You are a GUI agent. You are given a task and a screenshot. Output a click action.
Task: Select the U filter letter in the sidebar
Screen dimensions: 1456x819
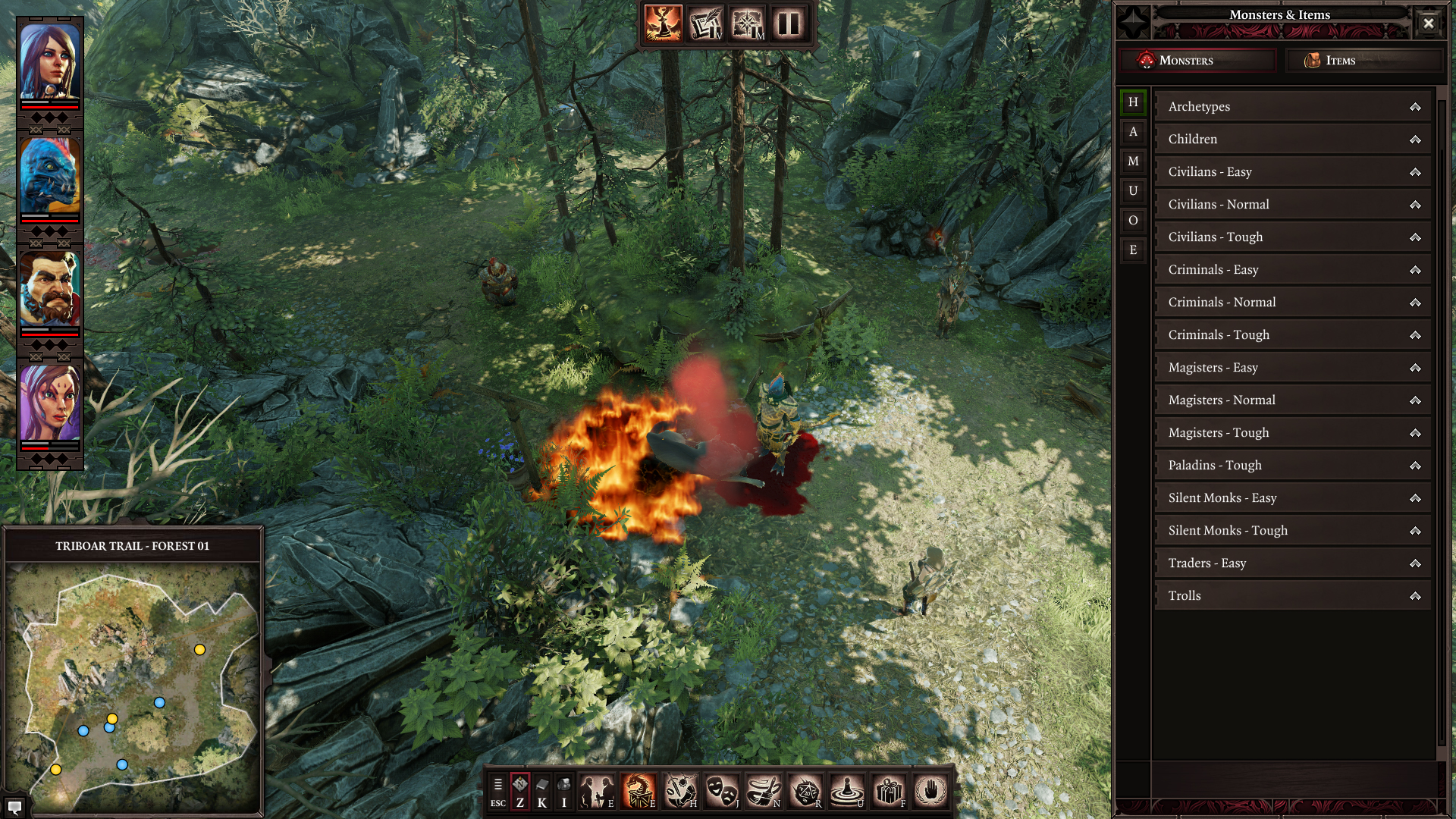coord(1133,191)
